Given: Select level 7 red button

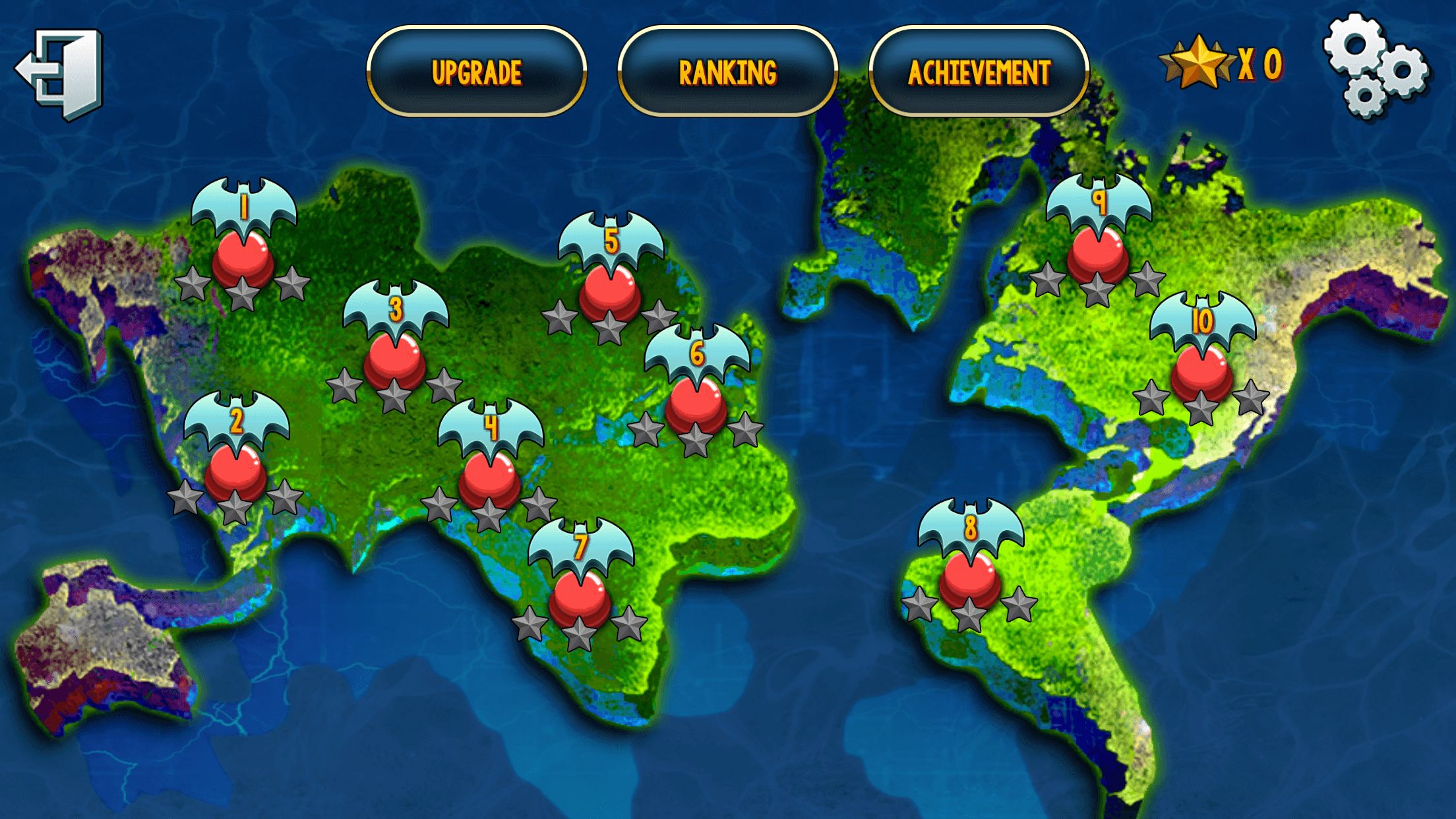Looking at the screenshot, I should [x=580, y=599].
